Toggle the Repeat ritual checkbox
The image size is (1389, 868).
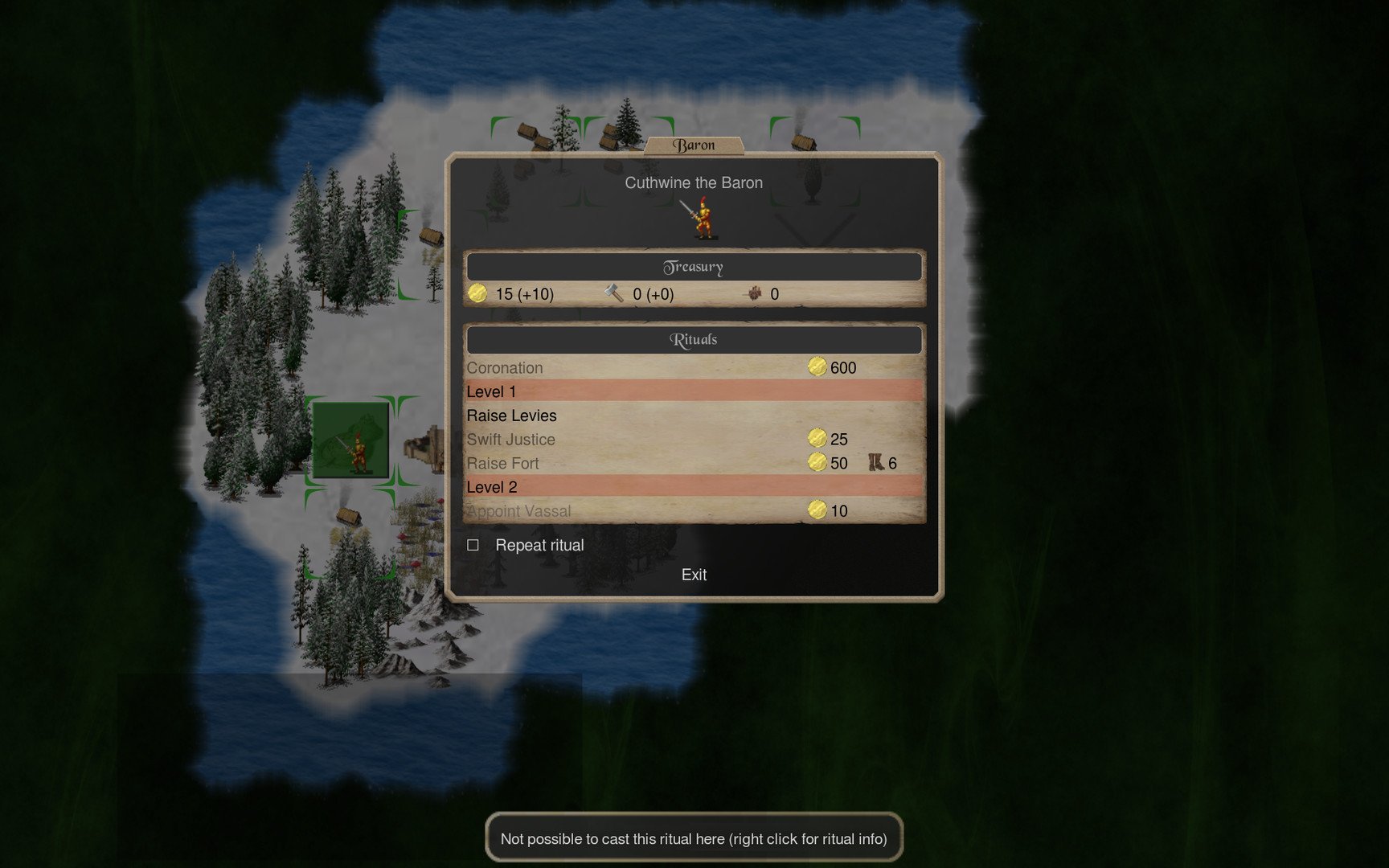point(473,545)
